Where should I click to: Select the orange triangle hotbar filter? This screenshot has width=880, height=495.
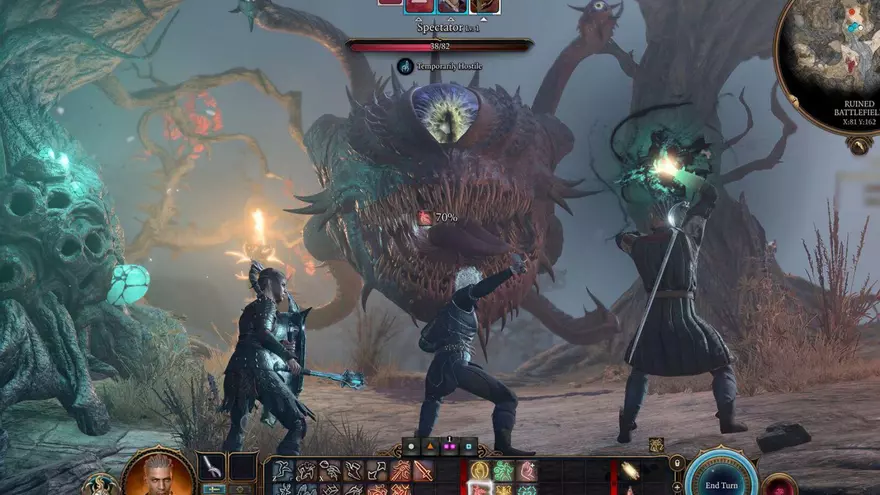pos(430,447)
